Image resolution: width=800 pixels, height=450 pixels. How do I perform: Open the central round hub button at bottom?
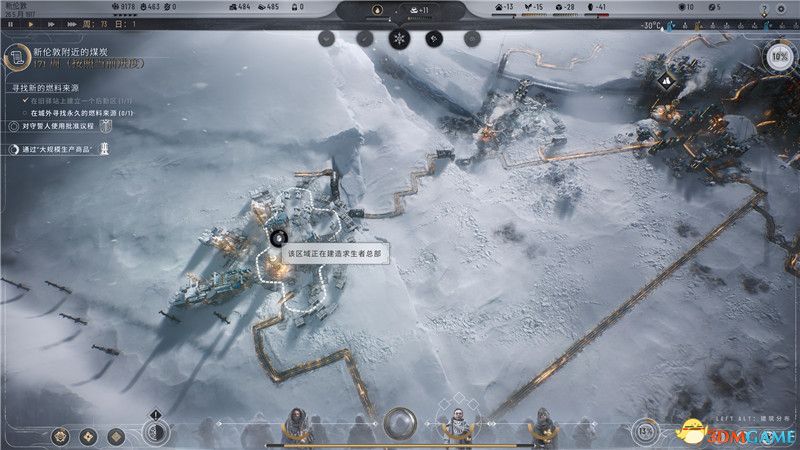[399, 421]
